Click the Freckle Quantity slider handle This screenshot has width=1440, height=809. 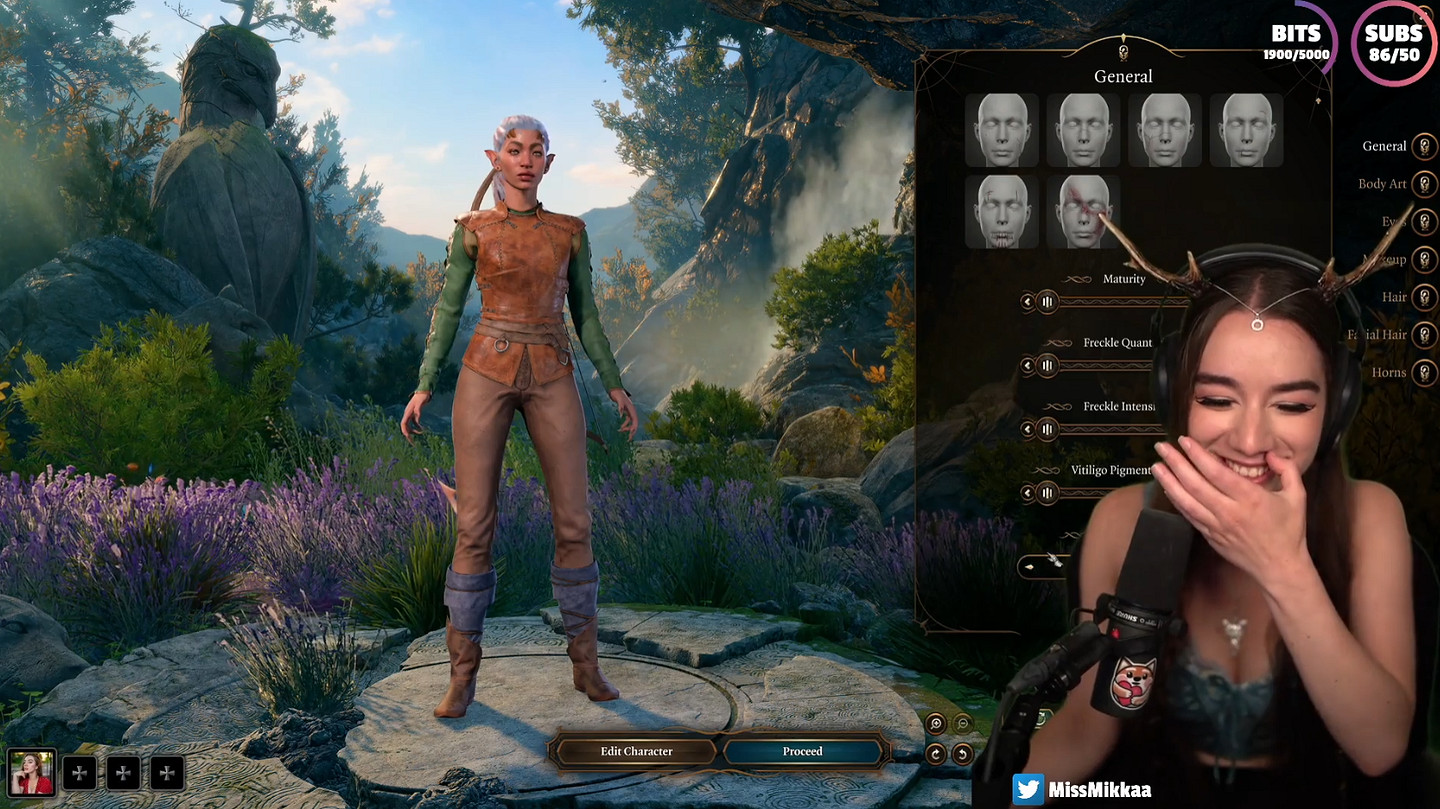pyautogui.click(x=1047, y=366)
